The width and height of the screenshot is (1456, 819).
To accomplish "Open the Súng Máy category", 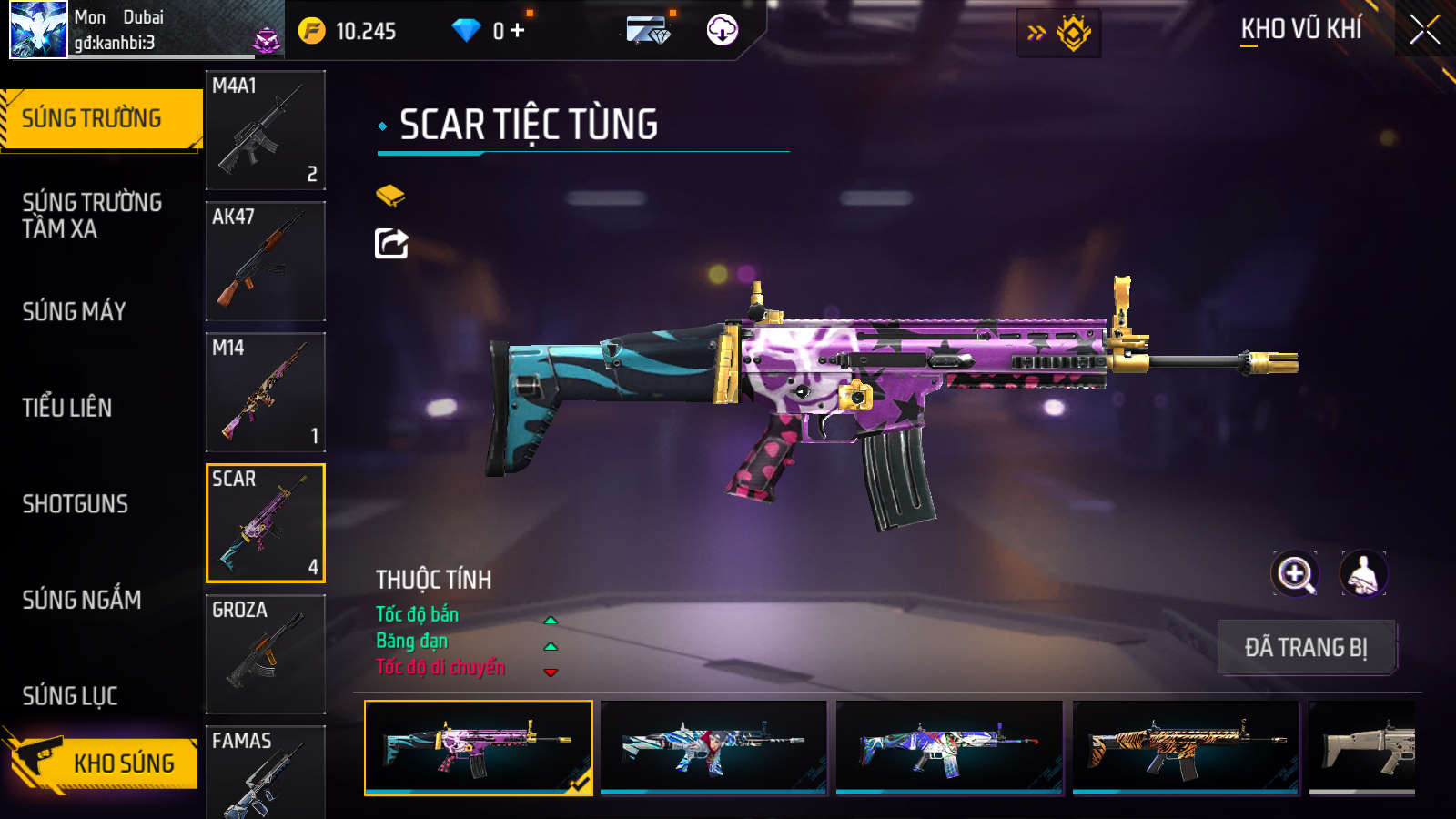I will 75,311.
